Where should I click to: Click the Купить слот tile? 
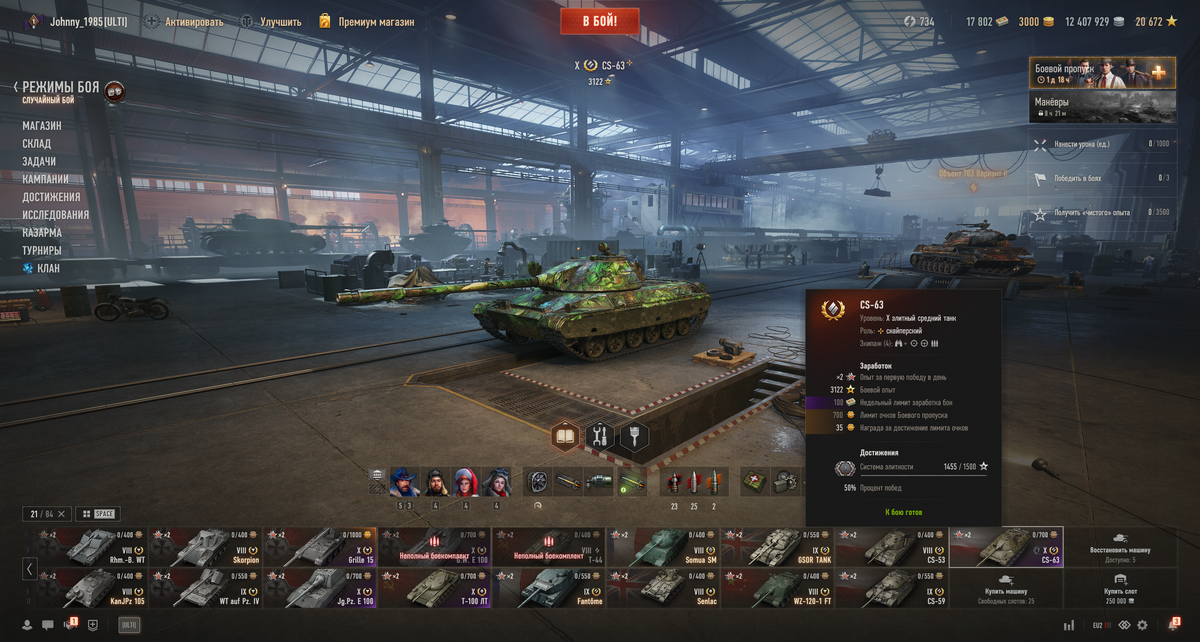1120,588
